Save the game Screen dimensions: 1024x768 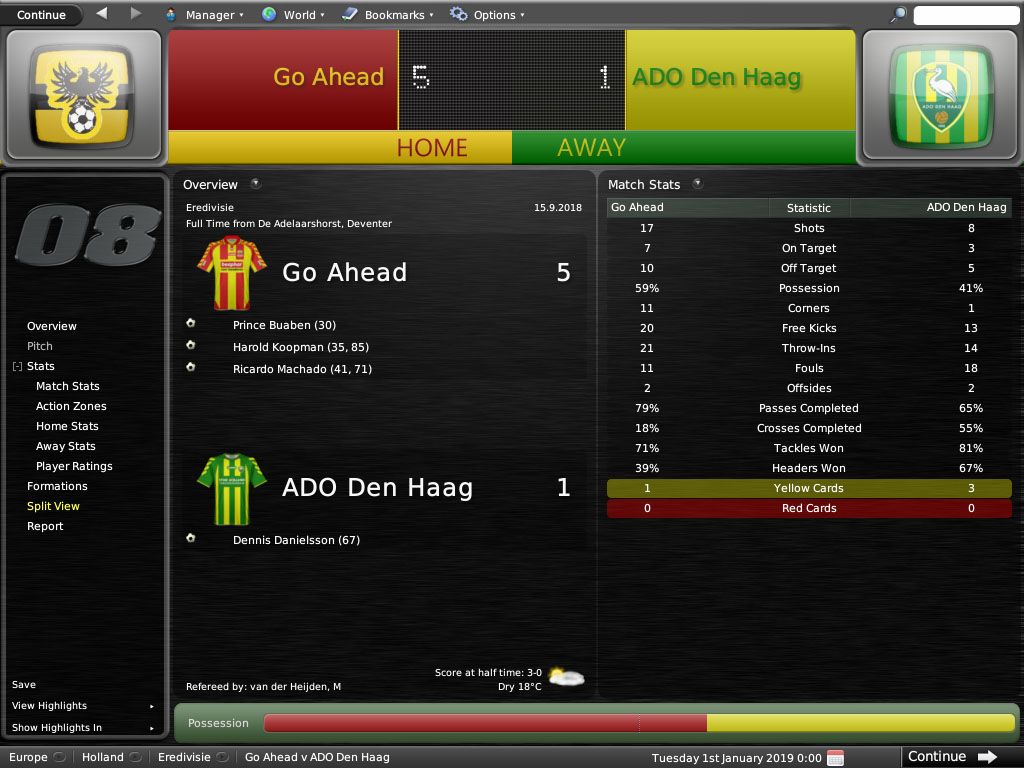(x=24, y=685)
